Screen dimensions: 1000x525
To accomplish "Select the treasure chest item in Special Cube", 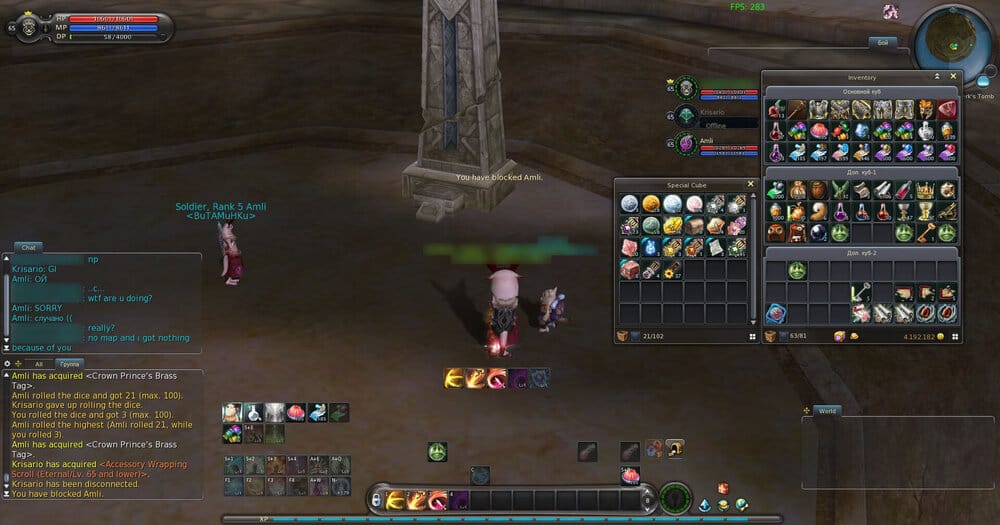I will (x=694, y=226).
